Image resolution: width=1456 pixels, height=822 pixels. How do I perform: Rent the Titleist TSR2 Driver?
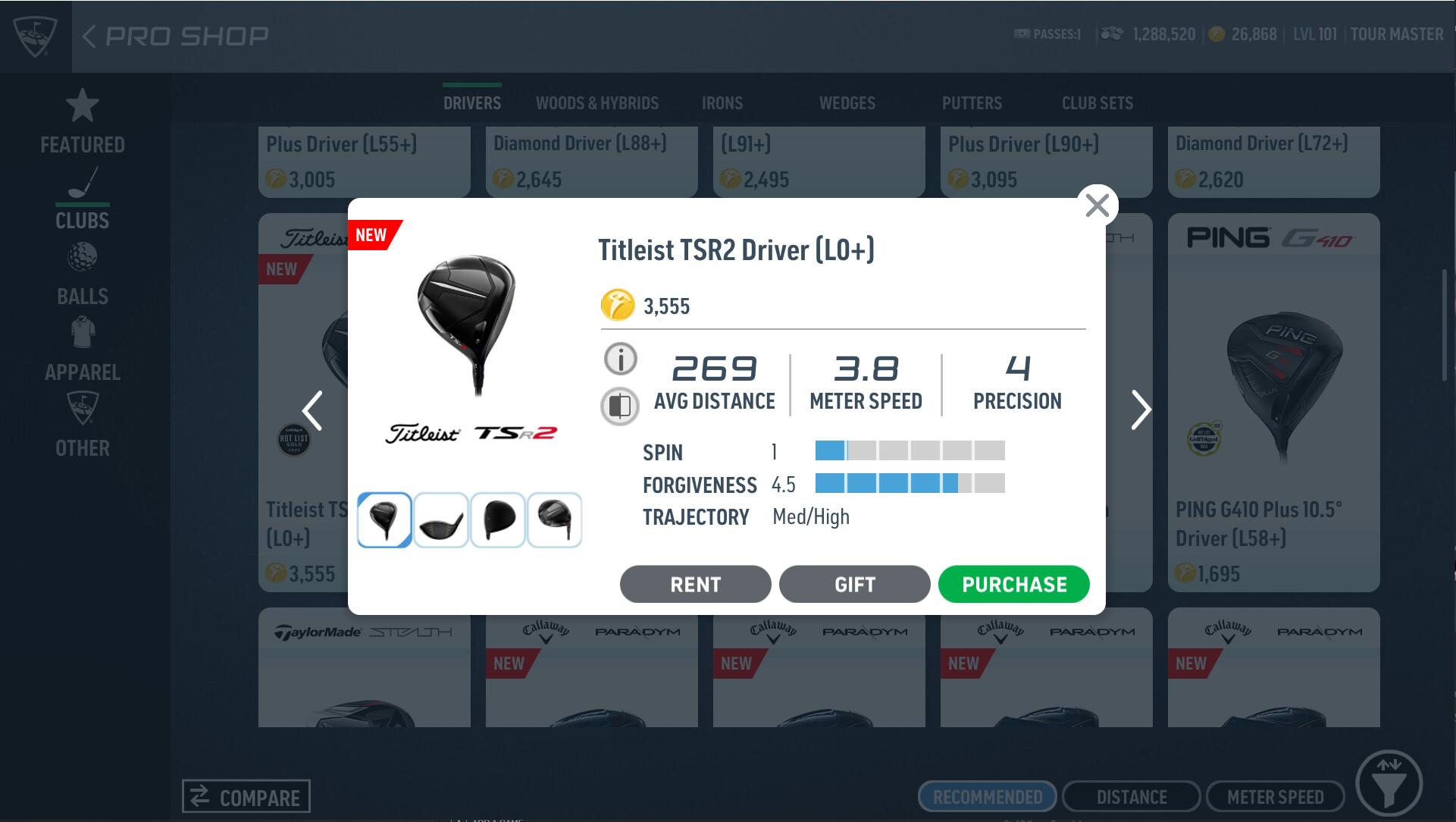coord(694,584)
